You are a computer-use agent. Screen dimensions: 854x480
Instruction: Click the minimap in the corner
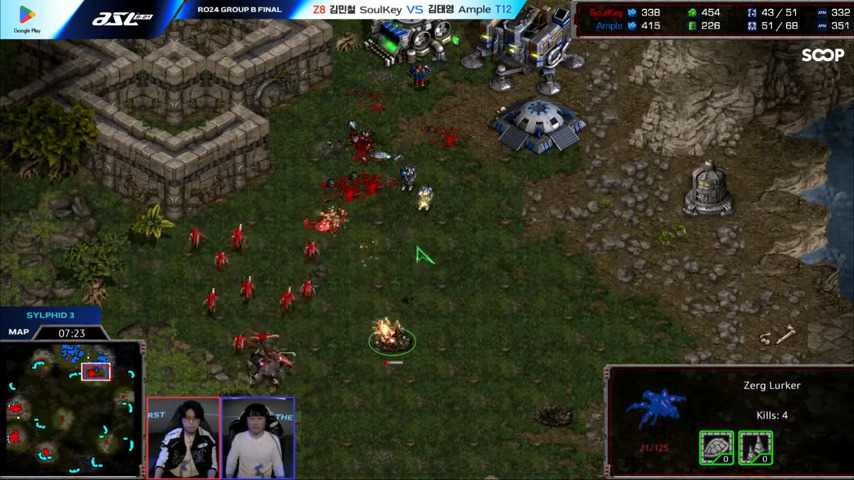(70, 408)
